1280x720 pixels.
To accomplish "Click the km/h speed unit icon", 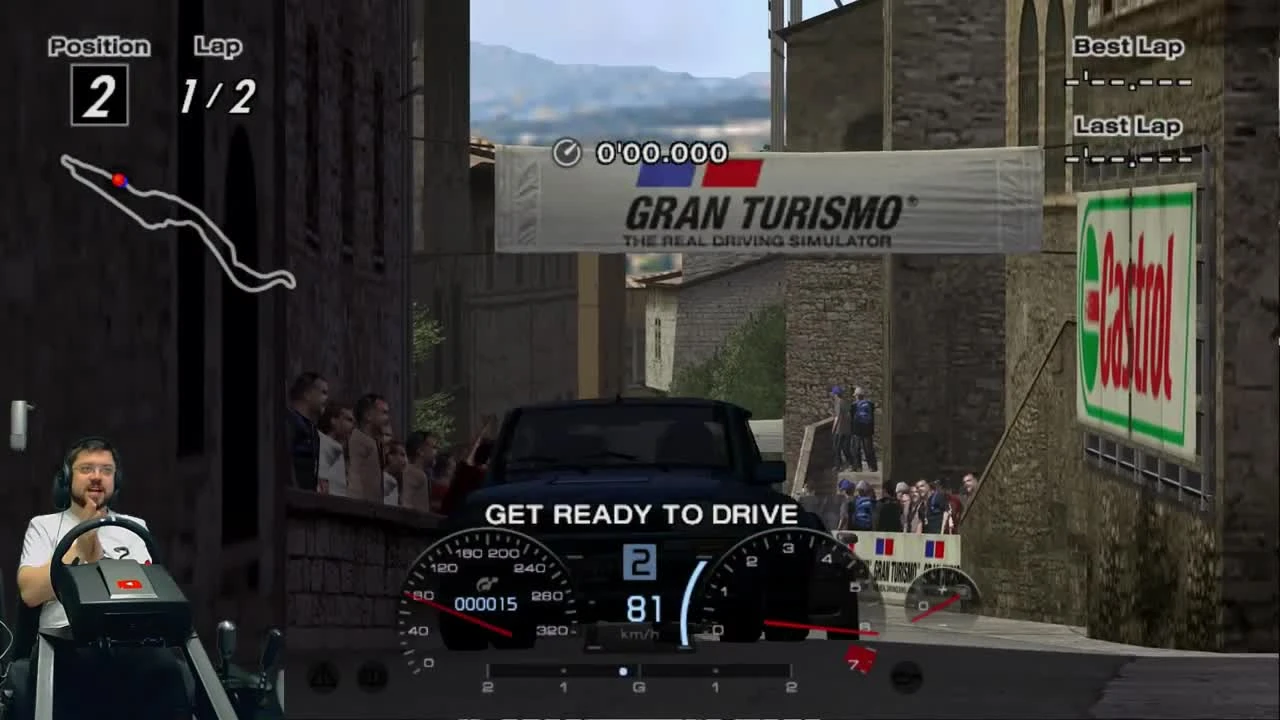I will click(640, 634).
